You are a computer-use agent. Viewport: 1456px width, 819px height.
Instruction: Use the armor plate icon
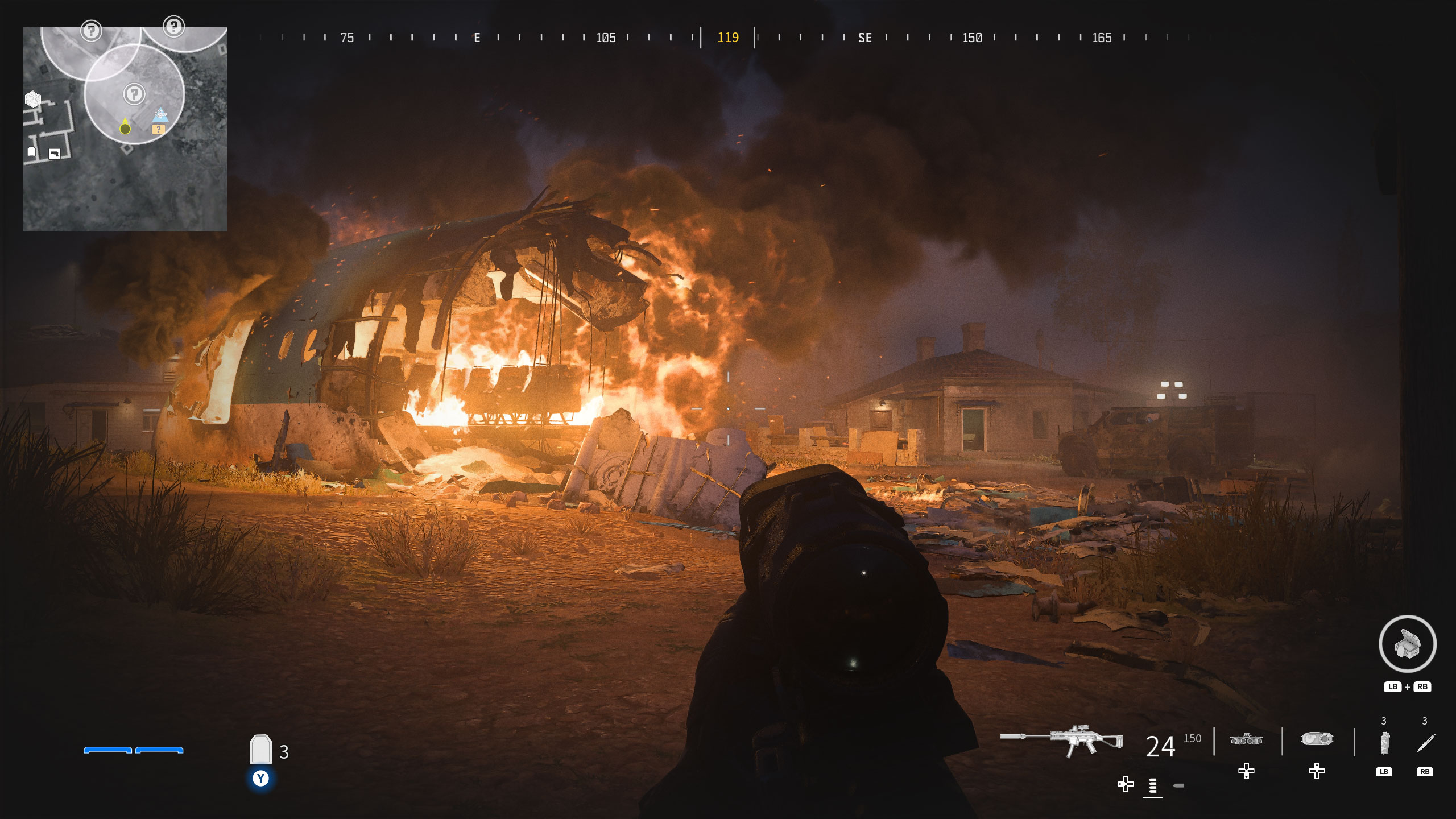pyautogui.click(x=260, y=749)
